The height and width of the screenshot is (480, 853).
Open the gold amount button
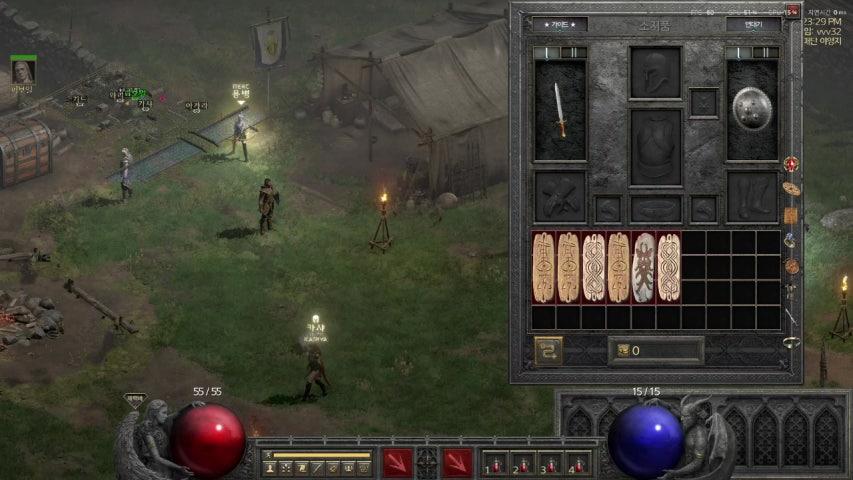656,351
